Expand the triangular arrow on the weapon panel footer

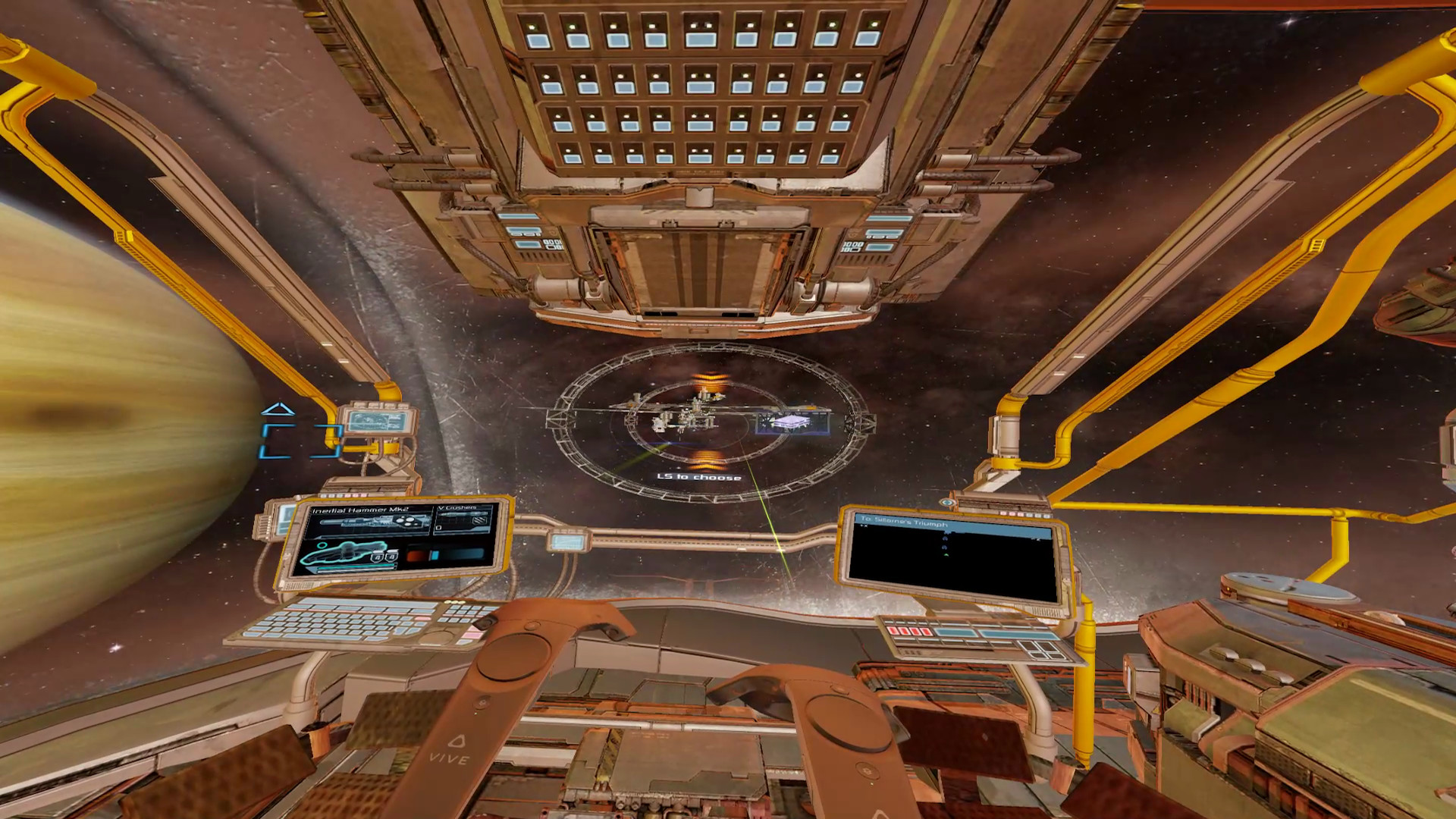310,571
